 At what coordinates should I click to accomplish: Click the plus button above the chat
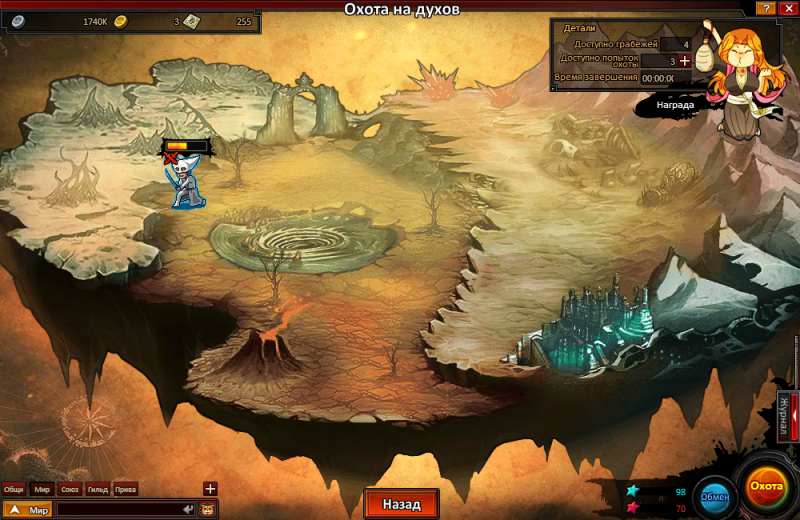click(210, 488)
